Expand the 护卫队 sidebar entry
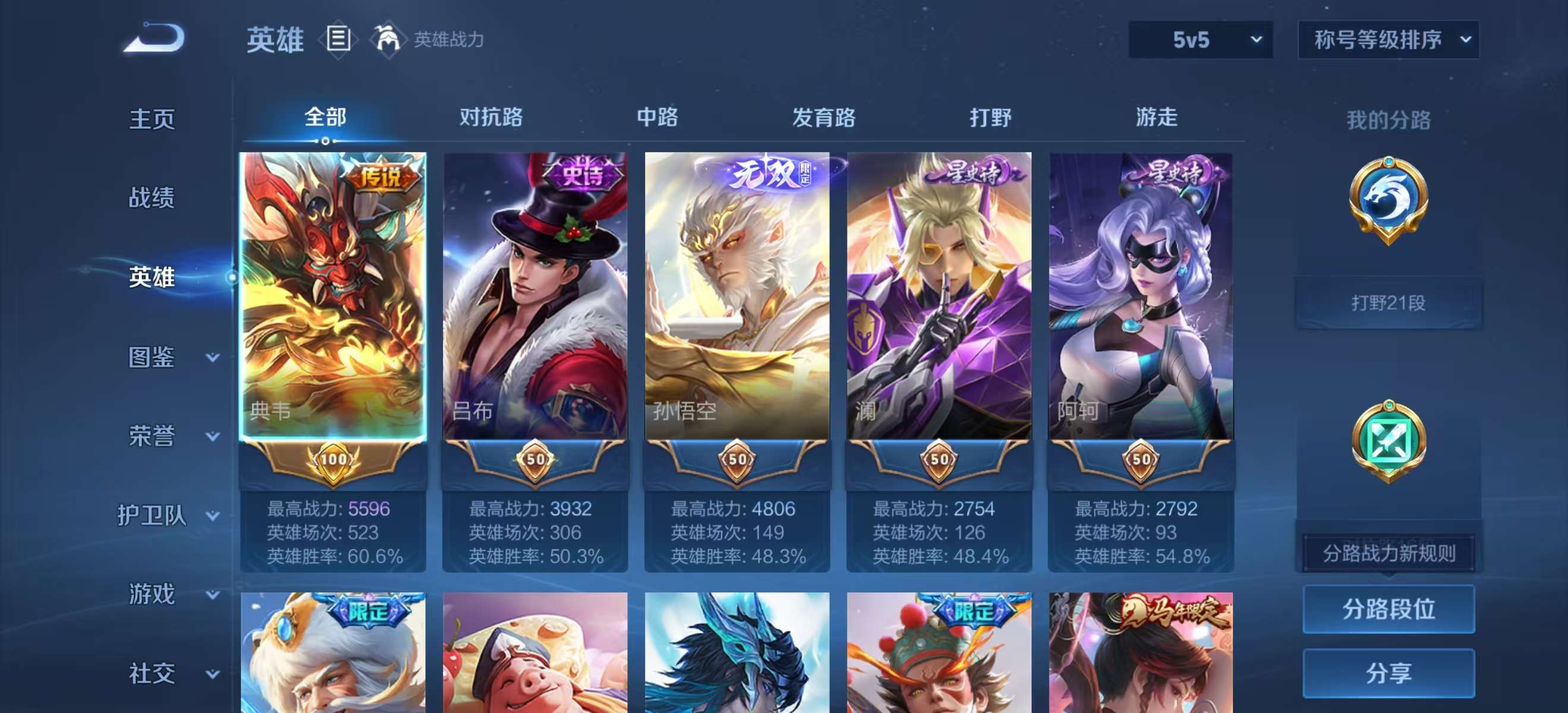The height and width of the screenshot is (713, 1568). 152,516
